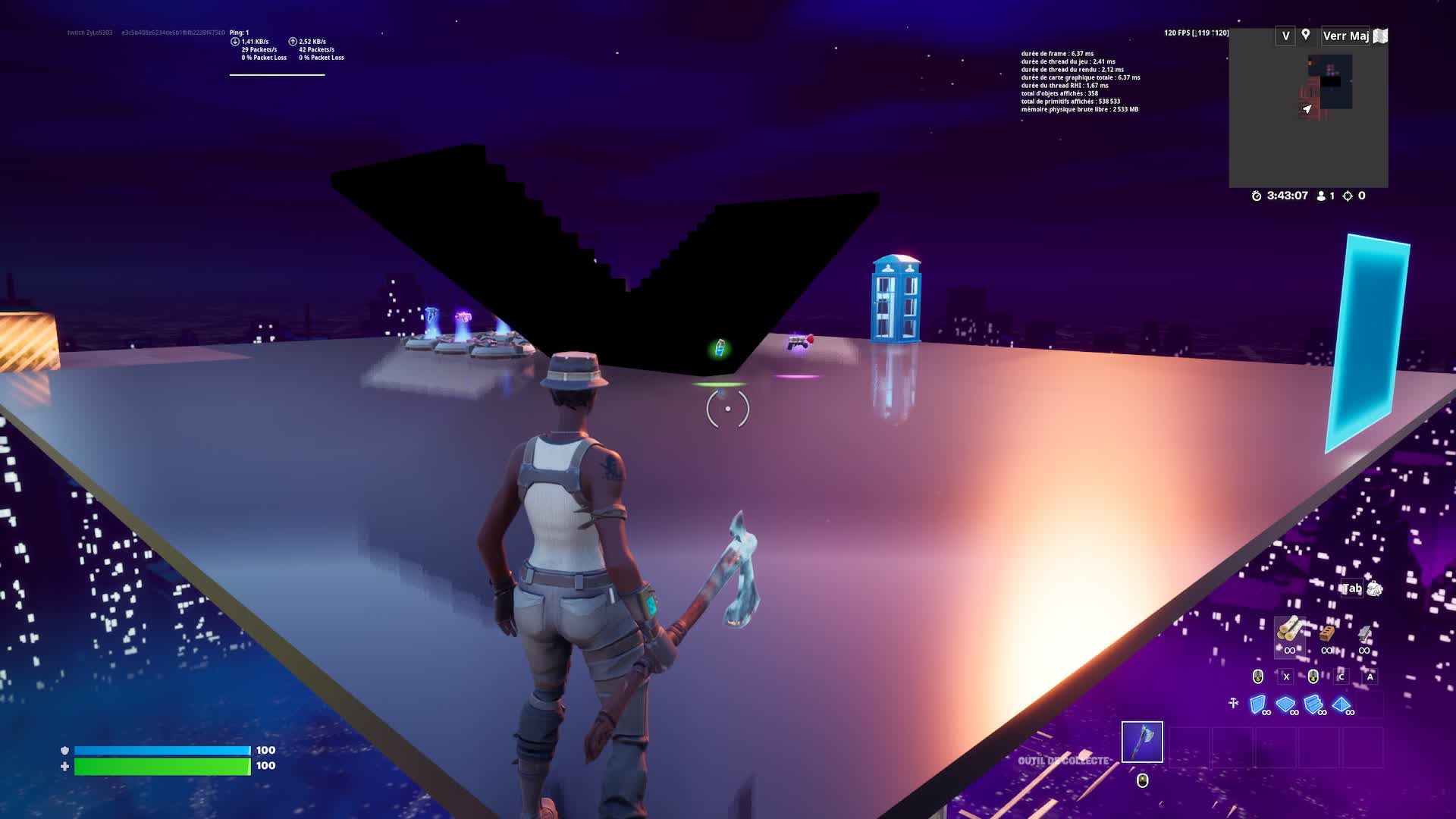
Task: Click the X keybind box in the build bar
Action: coord(1285,676)
